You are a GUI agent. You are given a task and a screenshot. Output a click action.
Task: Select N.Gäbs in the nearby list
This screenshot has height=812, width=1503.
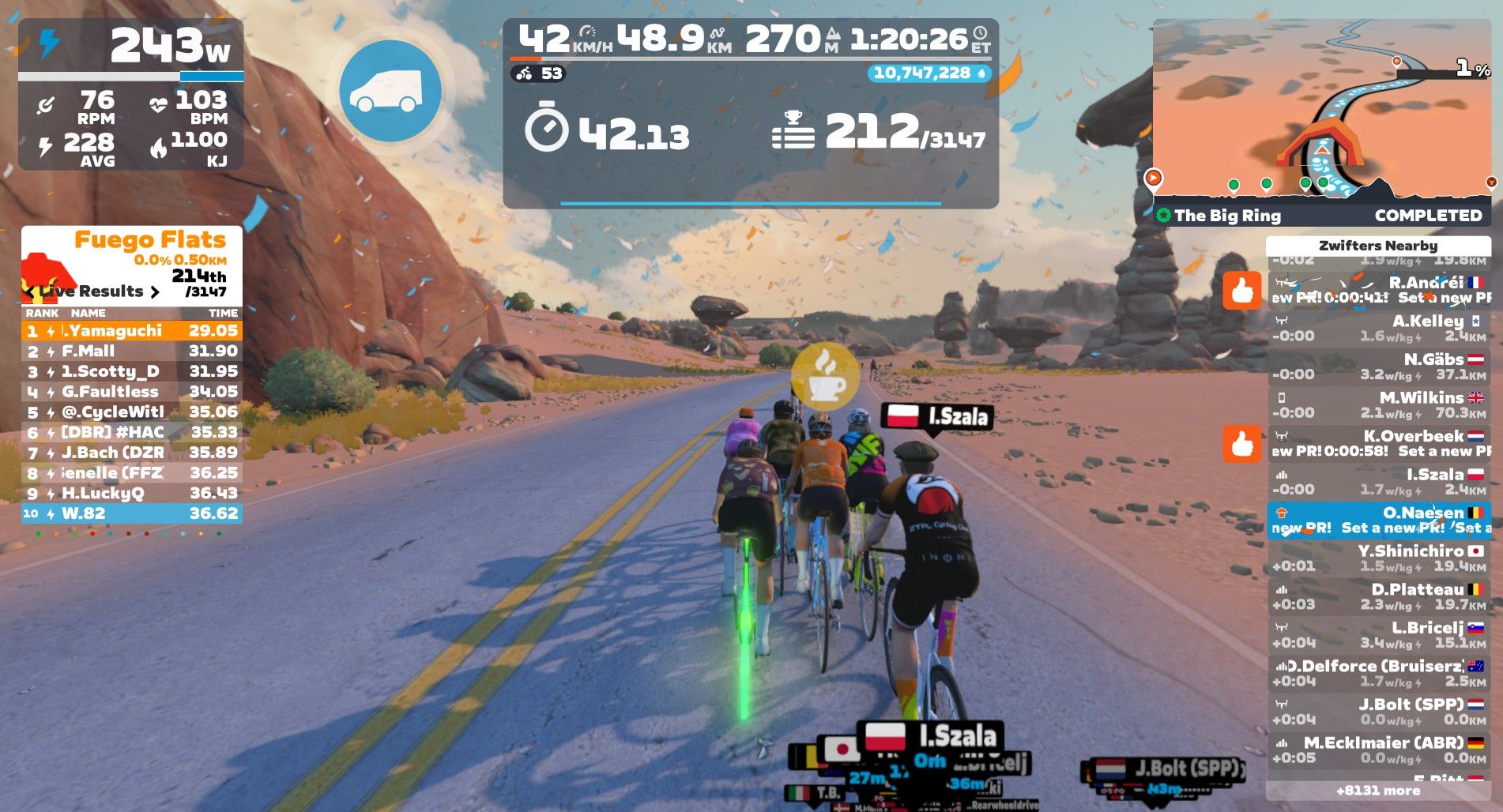[1379, 367]
